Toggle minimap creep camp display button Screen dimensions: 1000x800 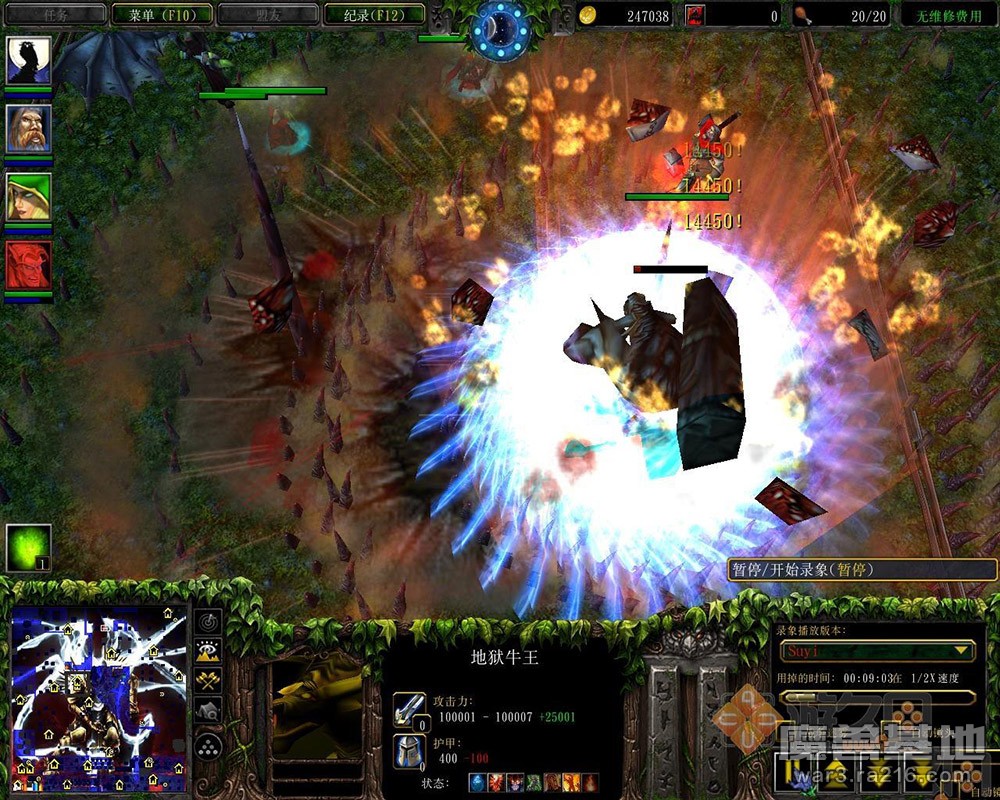[208, 712]
